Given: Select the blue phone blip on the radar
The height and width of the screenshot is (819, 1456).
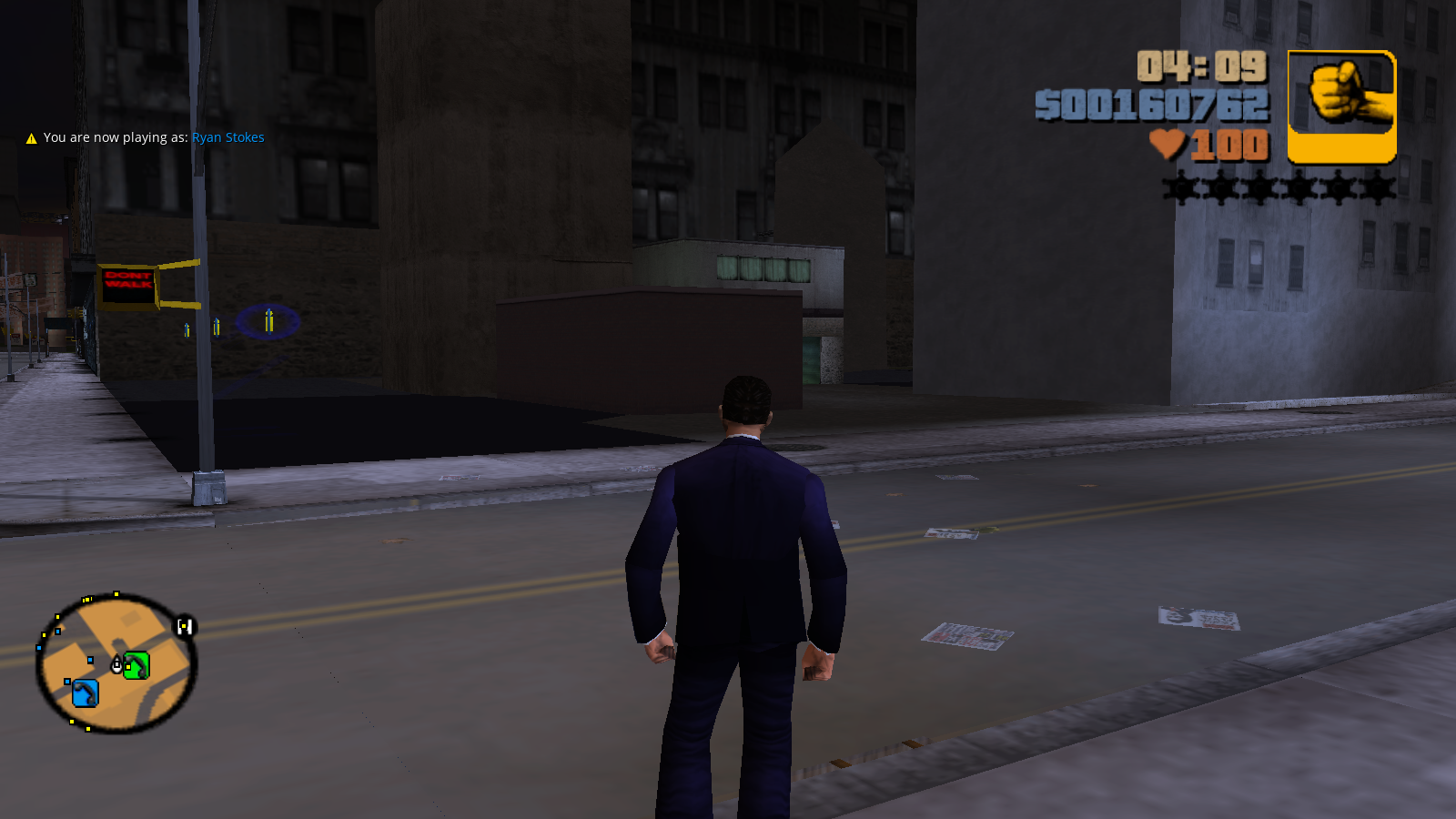Looking at the screenshot, I should (86, 693).
